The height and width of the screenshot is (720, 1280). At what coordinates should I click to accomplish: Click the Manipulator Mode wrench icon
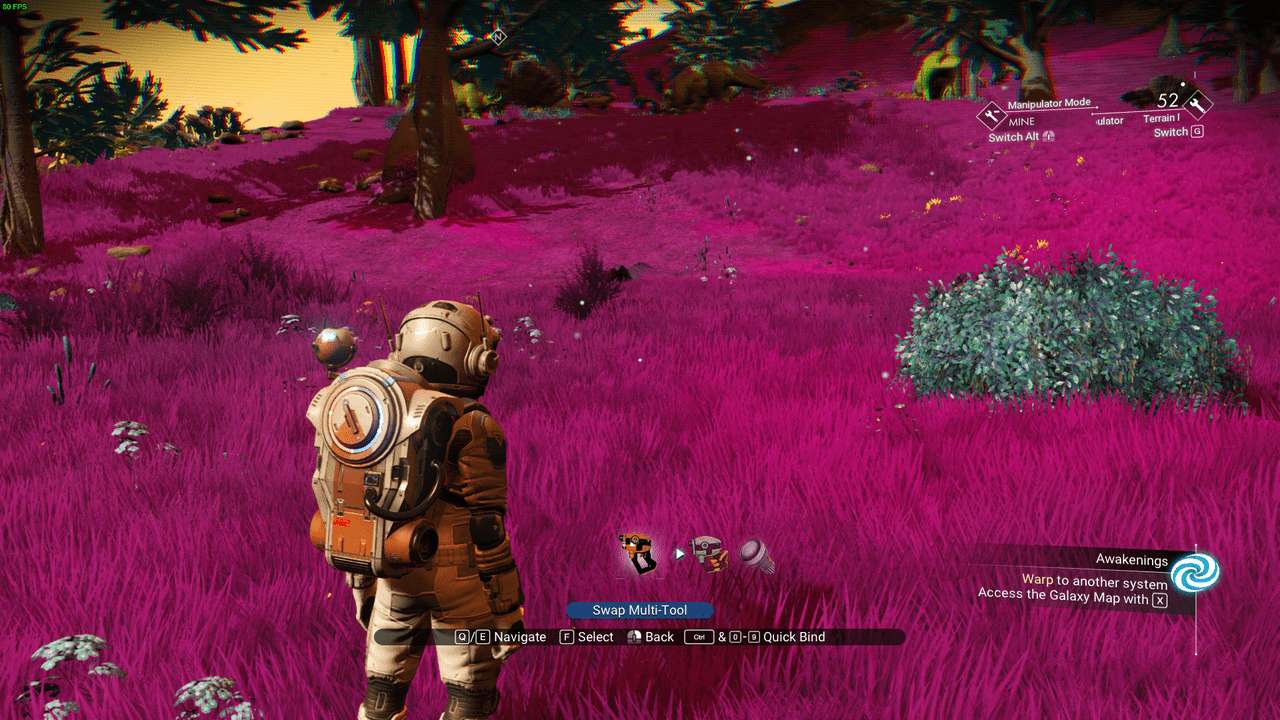[x=991, y=115]
